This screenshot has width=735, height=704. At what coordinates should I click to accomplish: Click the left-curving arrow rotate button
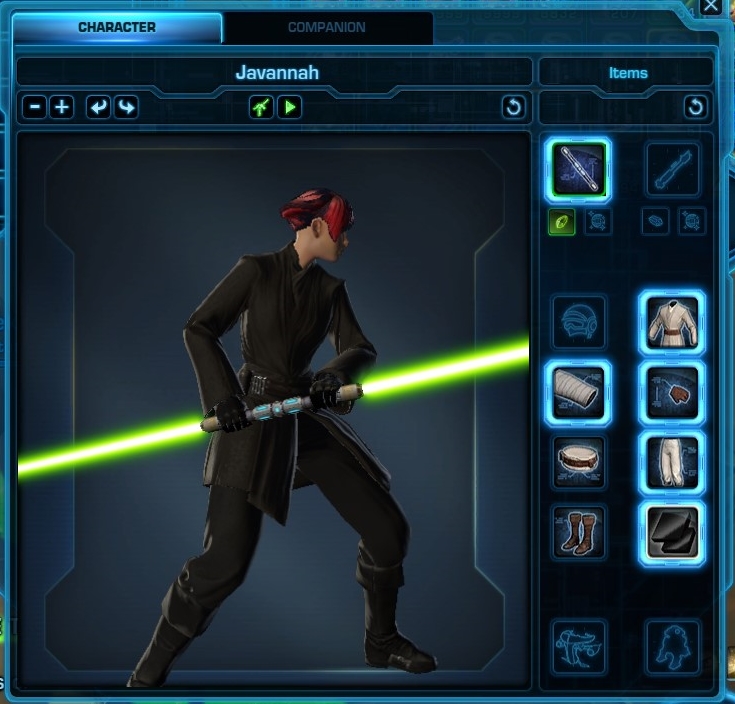coord(98,106)
